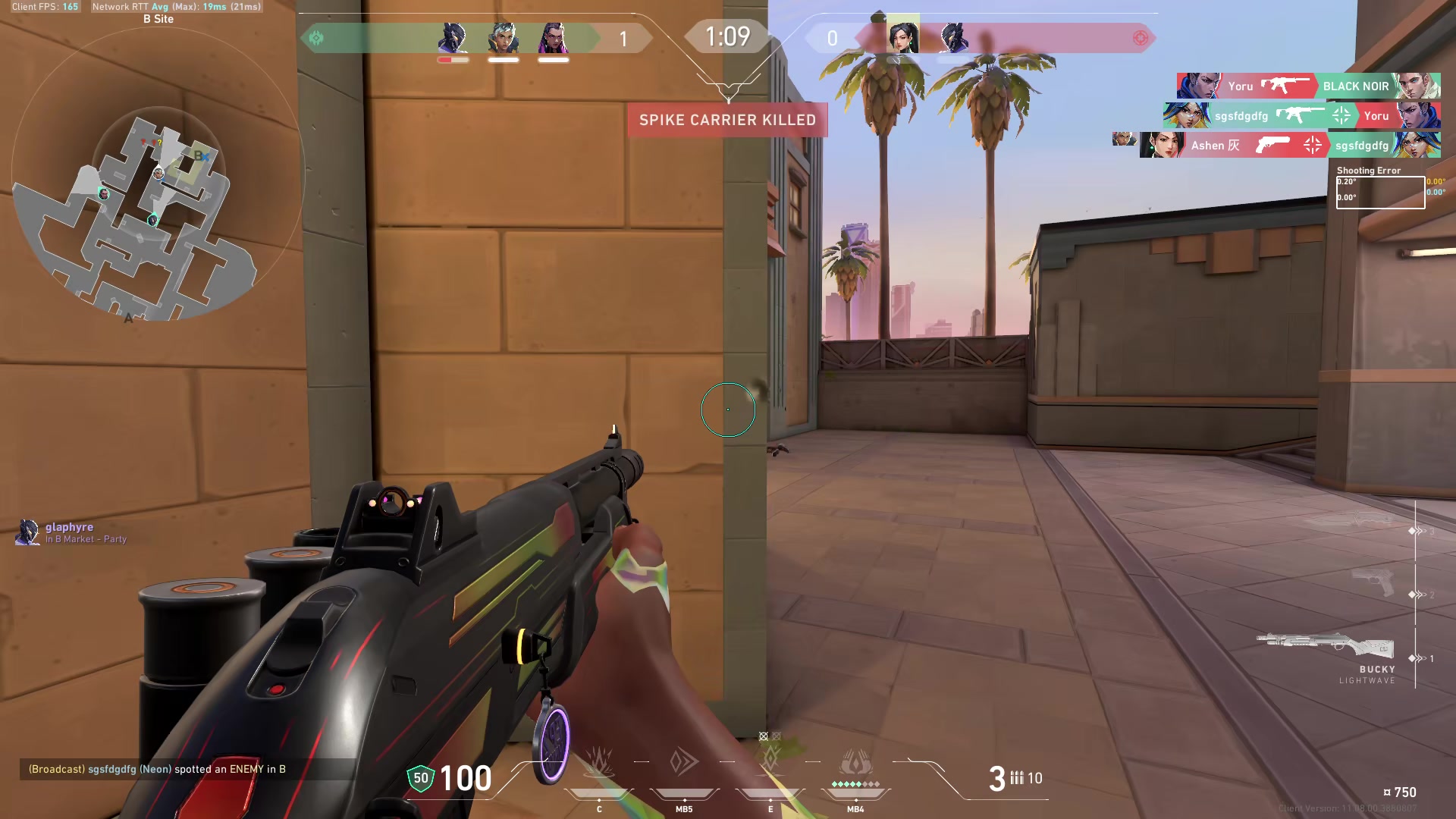Select the Yoru killed BLACK NOIR feed entry
This screenshot has height=819, width=1456.
1308,86
